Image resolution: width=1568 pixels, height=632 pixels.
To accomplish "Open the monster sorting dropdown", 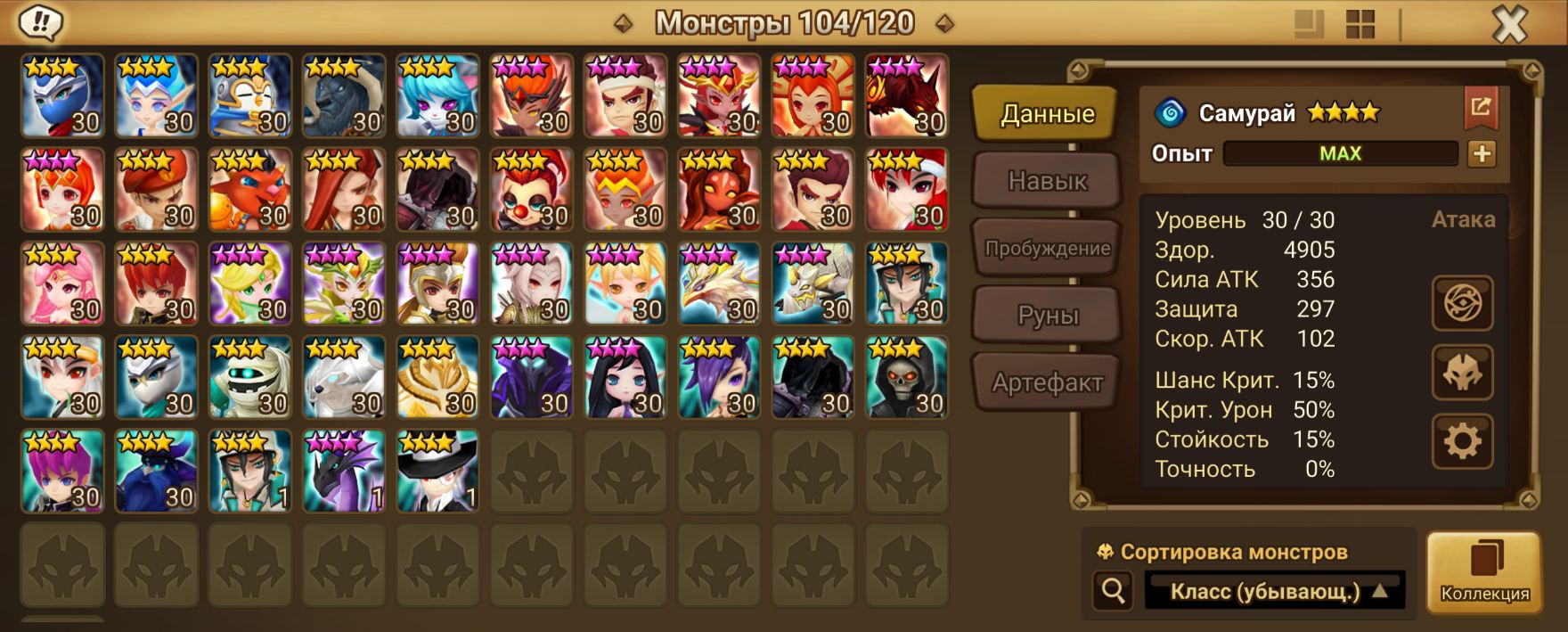I will (x=1275, y=591).
